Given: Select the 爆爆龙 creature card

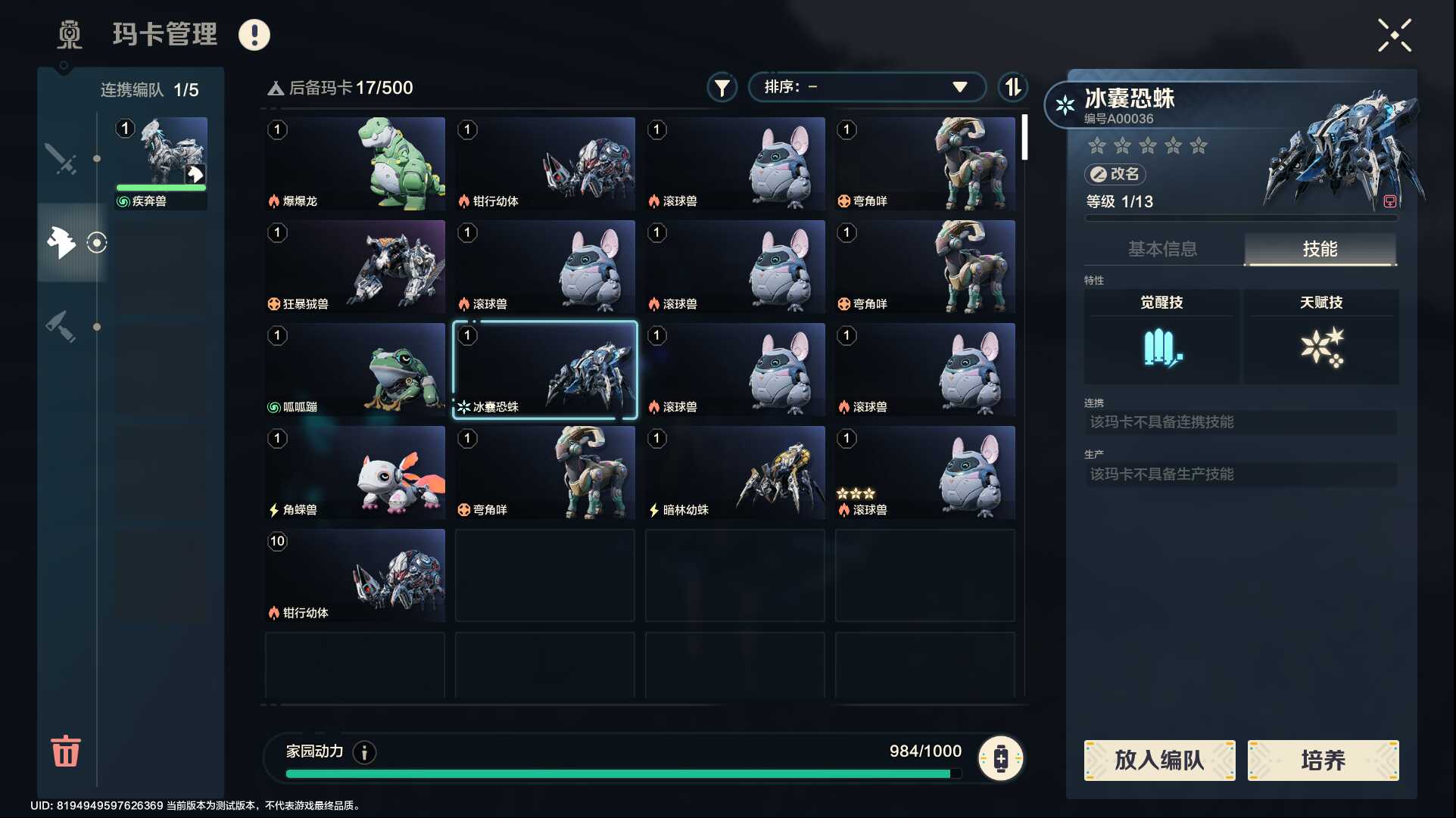Looking at the screenshot, I should pyautogui.click(x=355, y=163).
